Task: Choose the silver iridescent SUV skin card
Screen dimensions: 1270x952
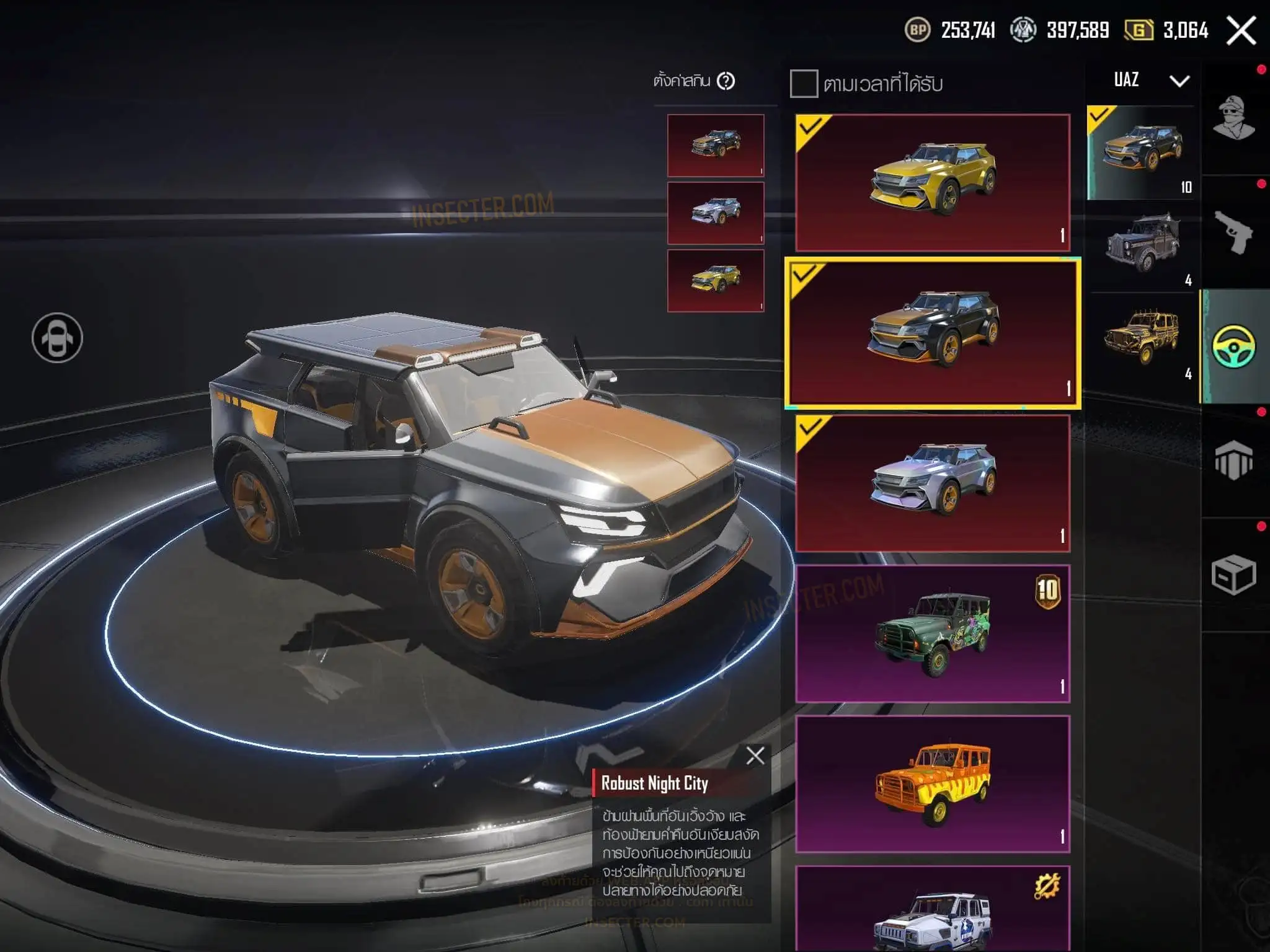Action: [933, 483]
